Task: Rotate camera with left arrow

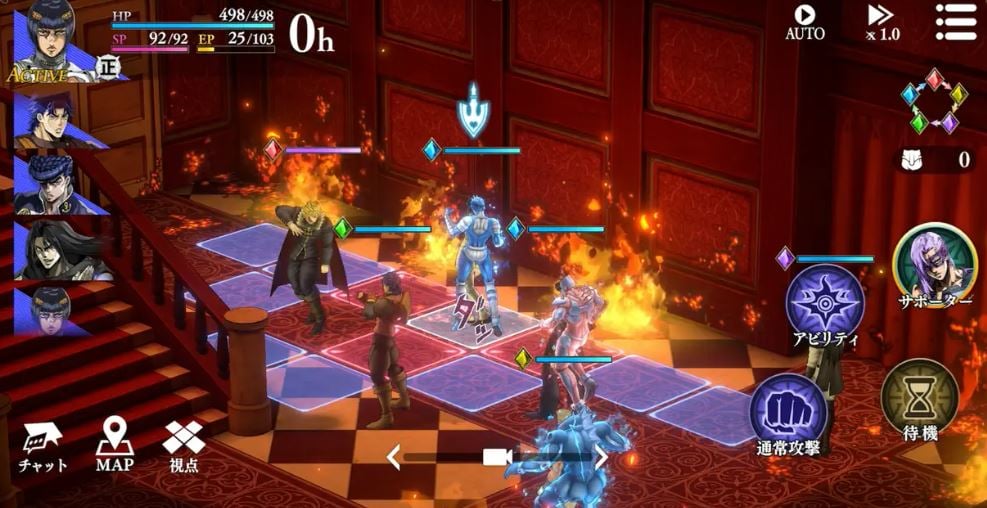Action: tap(394, 458)
